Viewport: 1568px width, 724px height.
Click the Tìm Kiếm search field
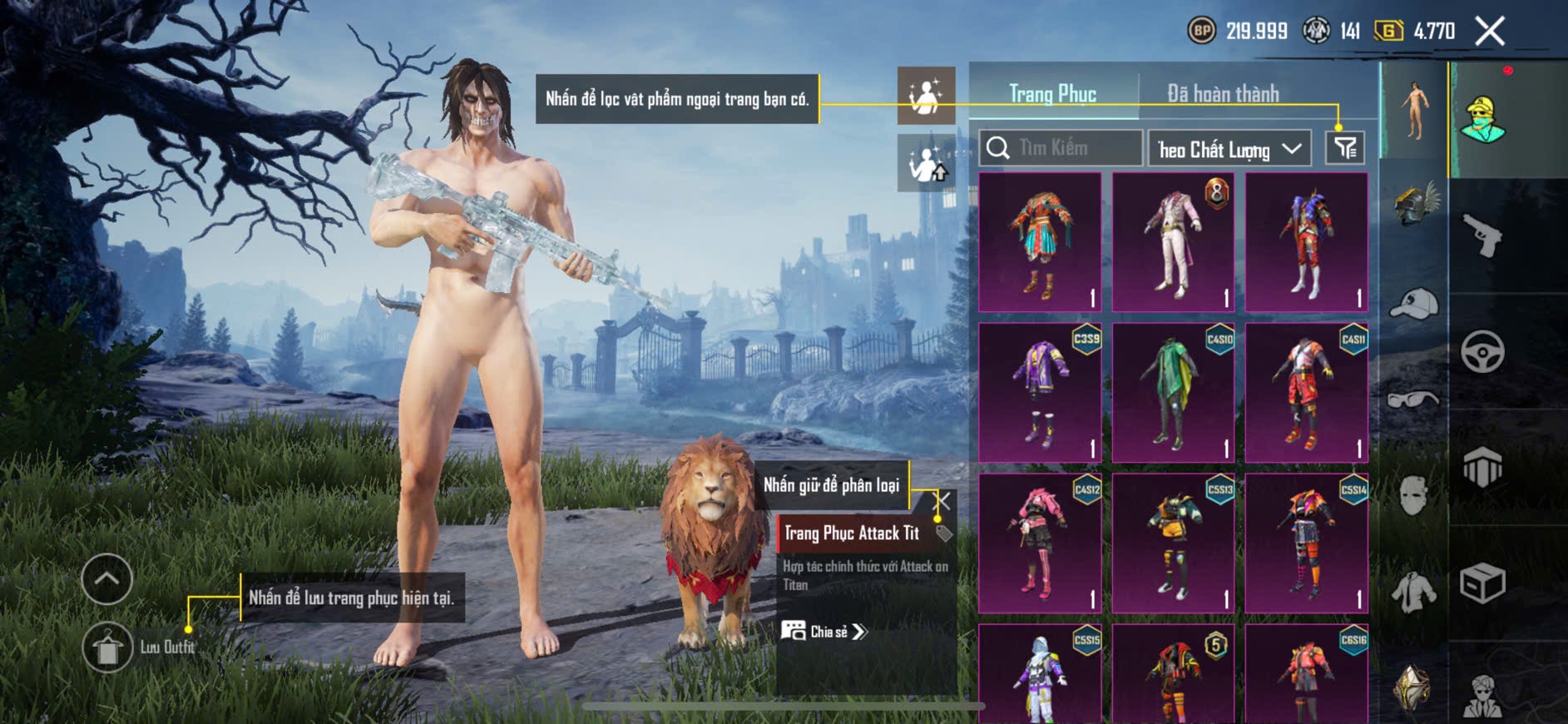pos(1061,148)
